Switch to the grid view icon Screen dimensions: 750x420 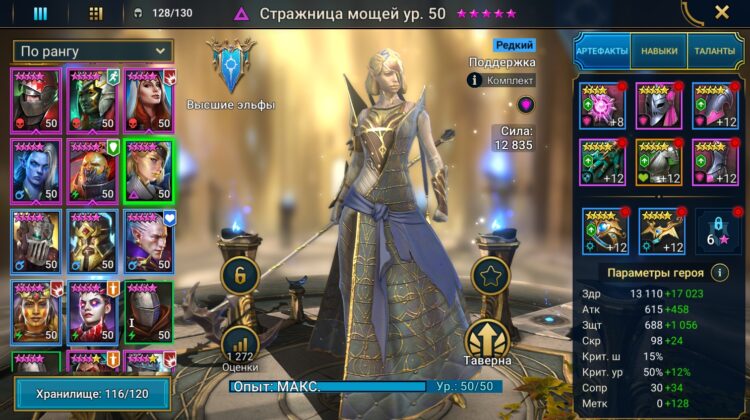click(96, 13)
